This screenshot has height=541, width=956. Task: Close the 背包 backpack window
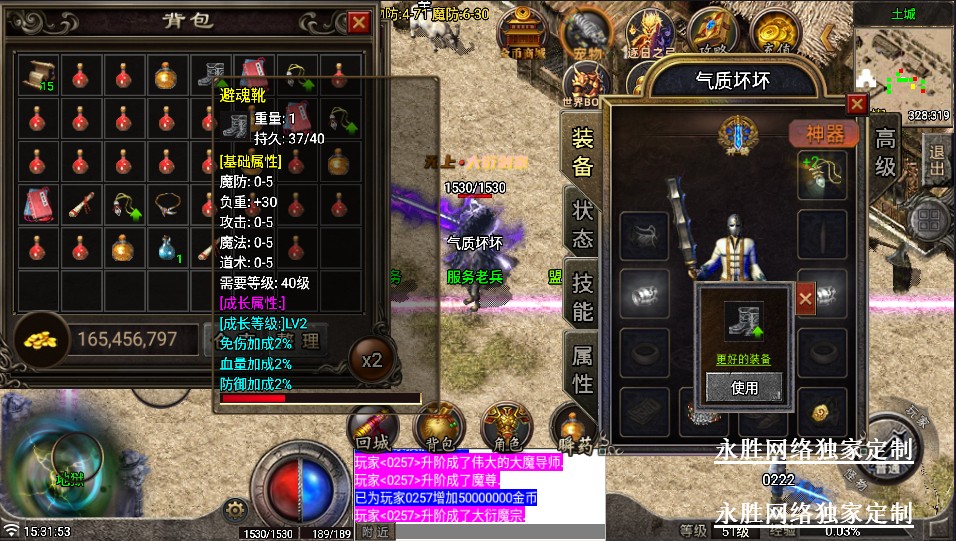[359, 22]
